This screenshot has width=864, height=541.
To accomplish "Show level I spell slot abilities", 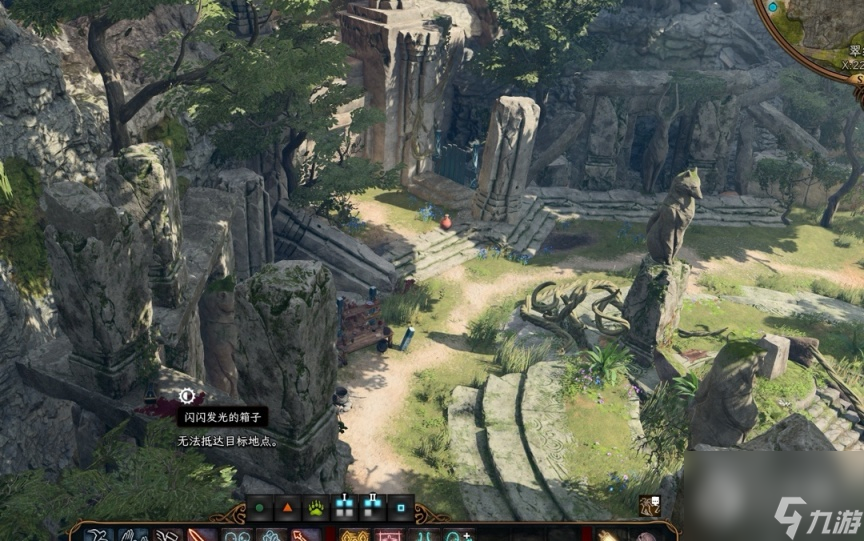I will coord(344,507).
